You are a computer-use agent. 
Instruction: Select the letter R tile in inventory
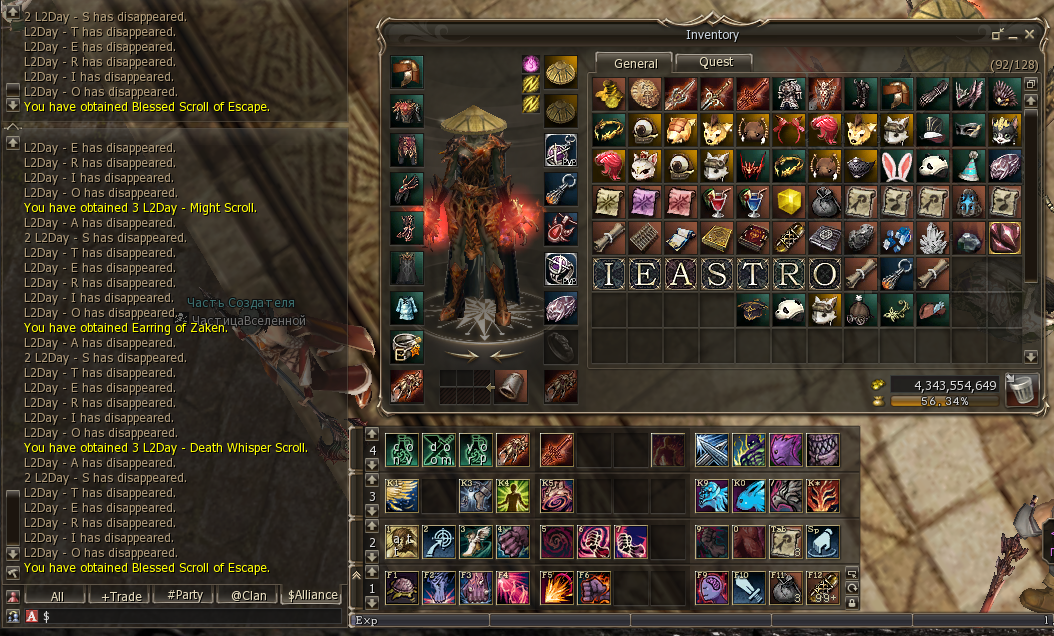coord(790,273)
